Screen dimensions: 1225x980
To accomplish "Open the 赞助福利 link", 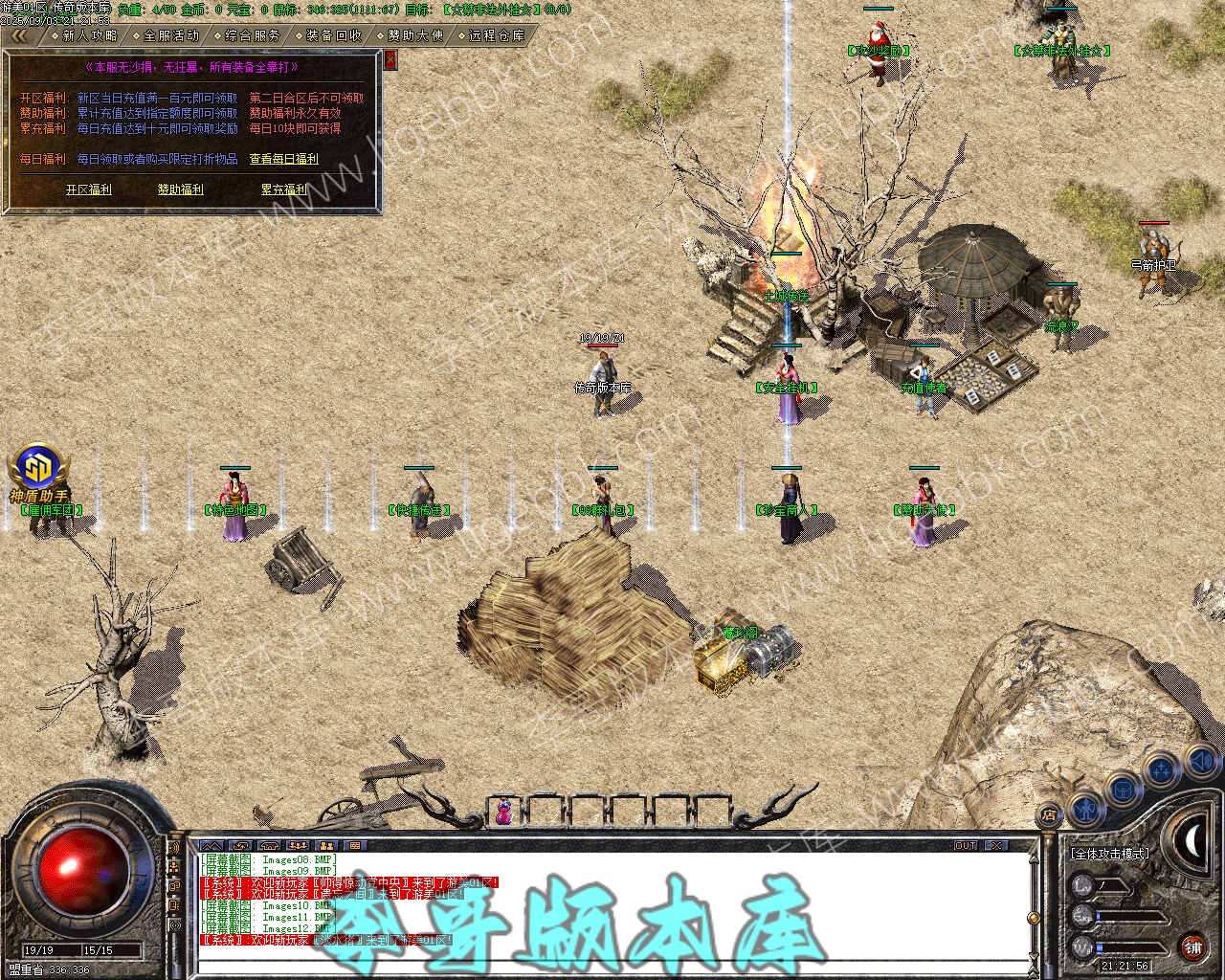I will (180, 189).
